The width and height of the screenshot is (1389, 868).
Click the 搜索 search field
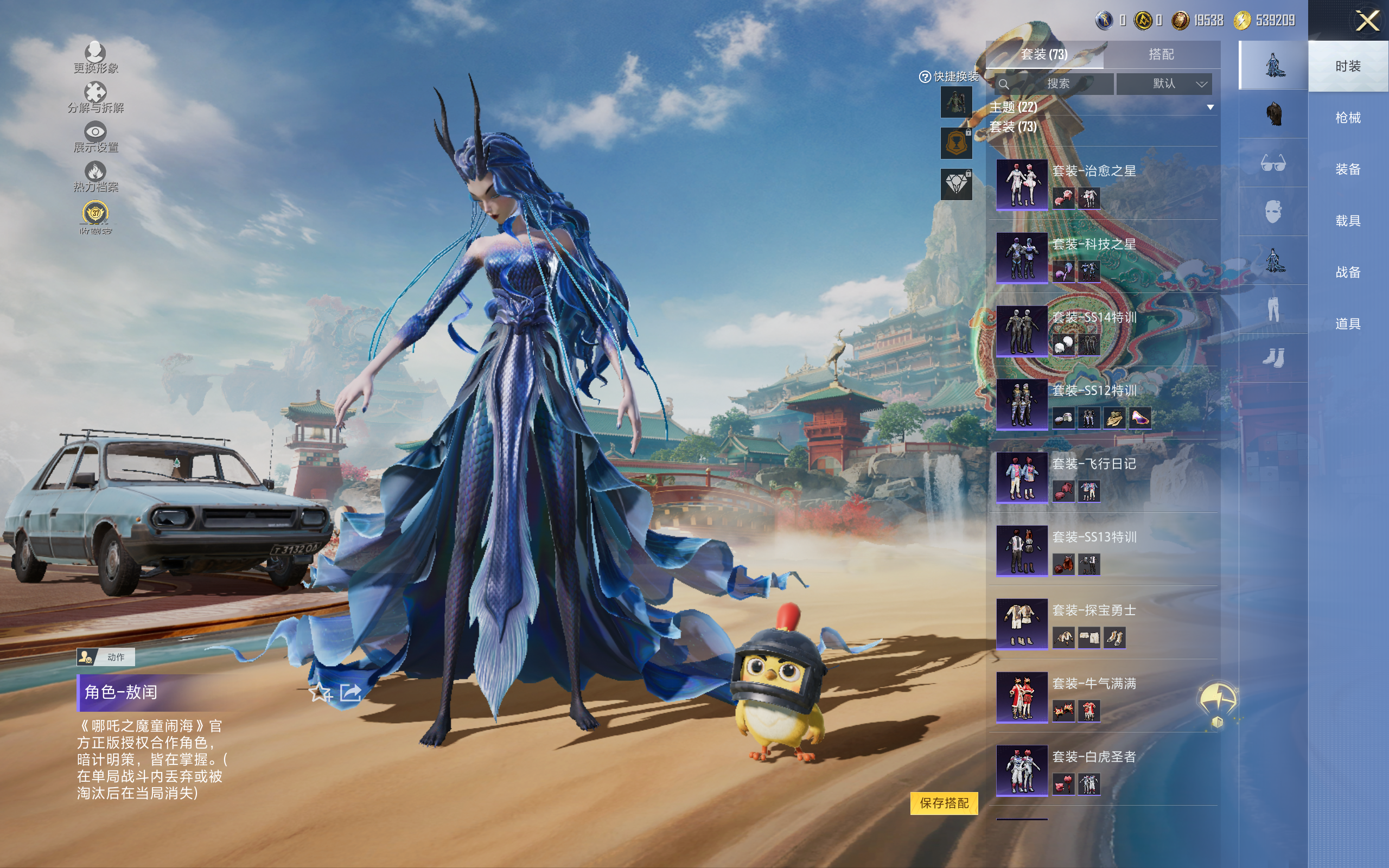(x=1057, y=84)
